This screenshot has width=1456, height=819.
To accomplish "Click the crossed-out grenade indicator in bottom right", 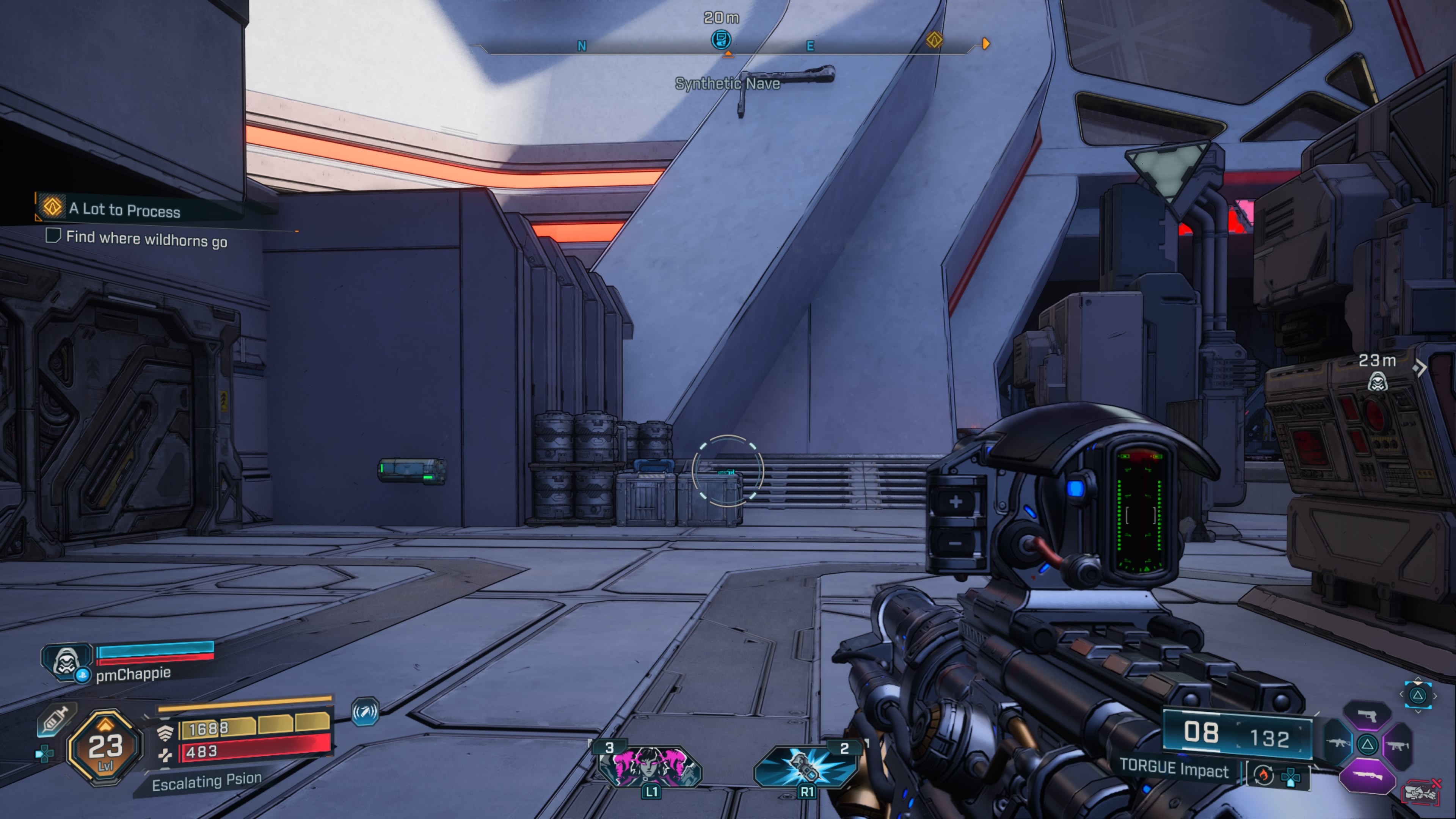I will [x=1420, y=793].
